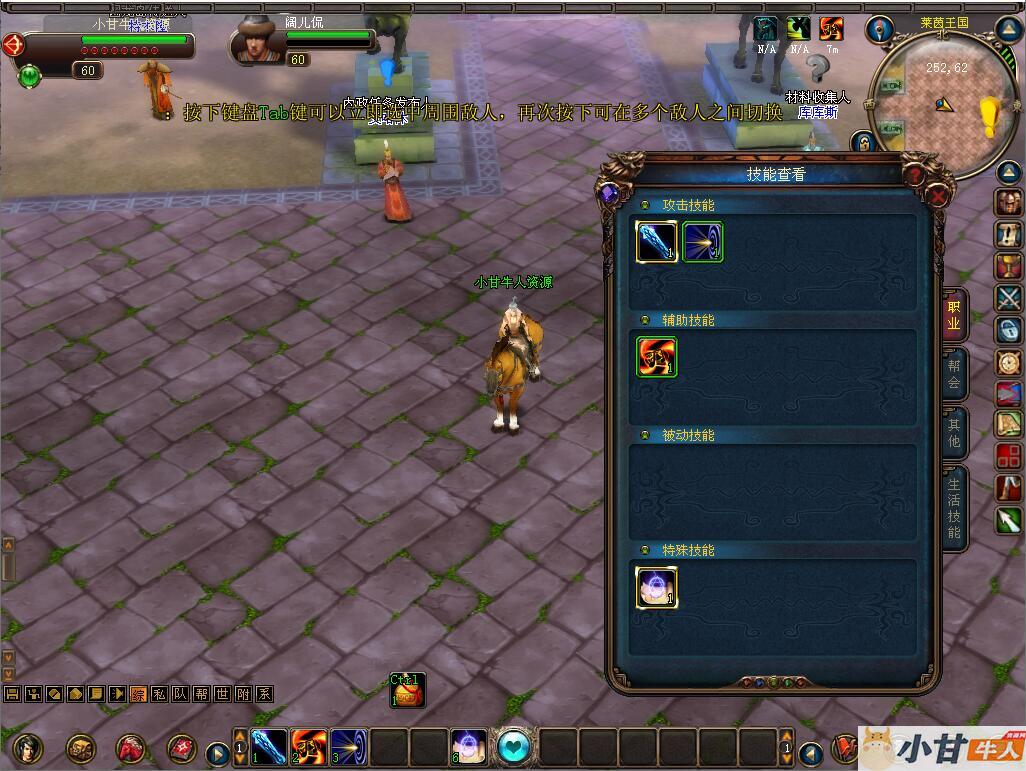Select the ice shard attack skill in the panel
Viewport: 1026px width, 771px height.
coord(657,242)
